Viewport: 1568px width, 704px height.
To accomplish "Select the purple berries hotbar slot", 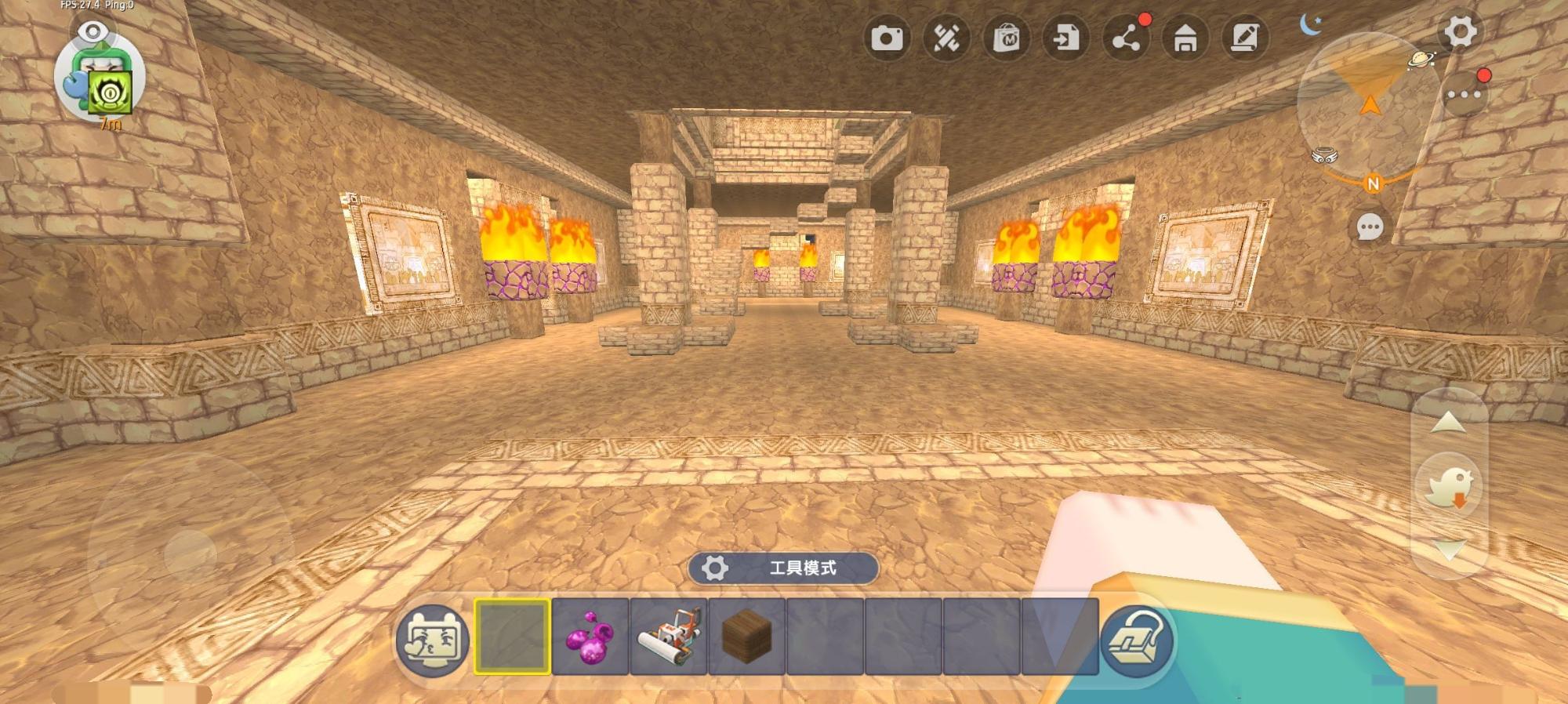I will click(x=590, y=636).
